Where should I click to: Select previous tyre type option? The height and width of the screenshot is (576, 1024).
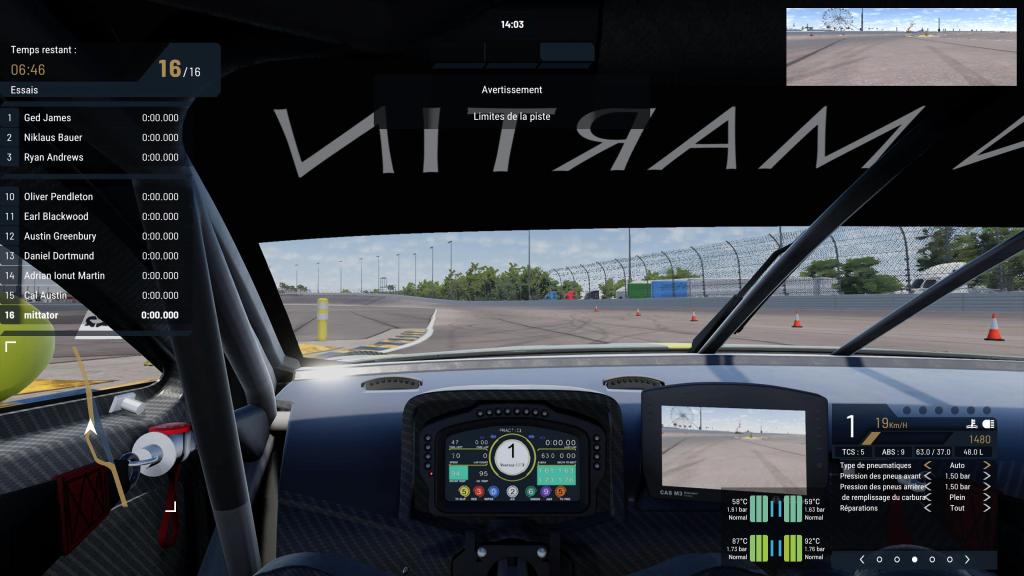point(927,465)
